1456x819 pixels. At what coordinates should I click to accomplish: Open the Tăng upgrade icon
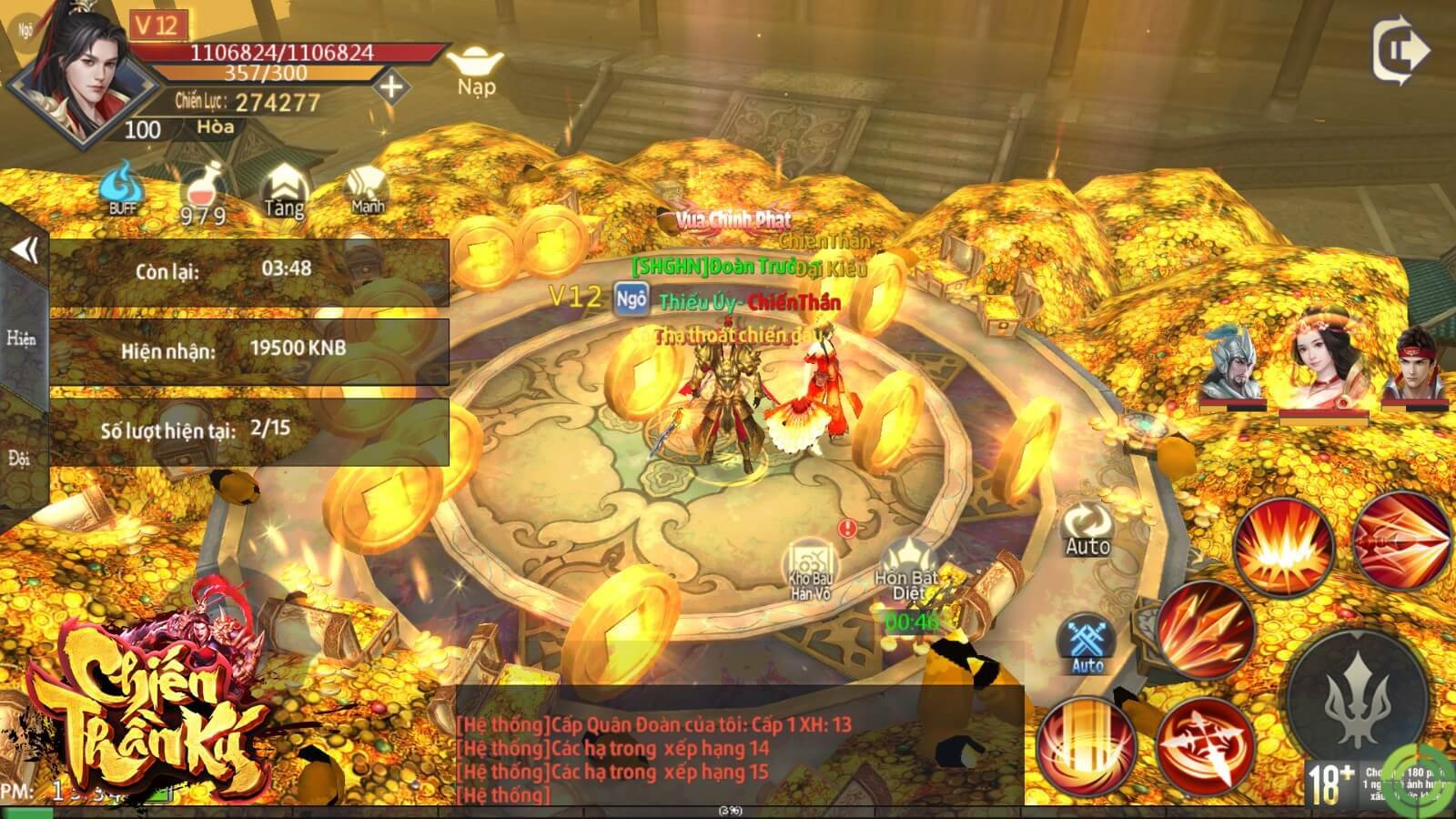pos(284,193)
